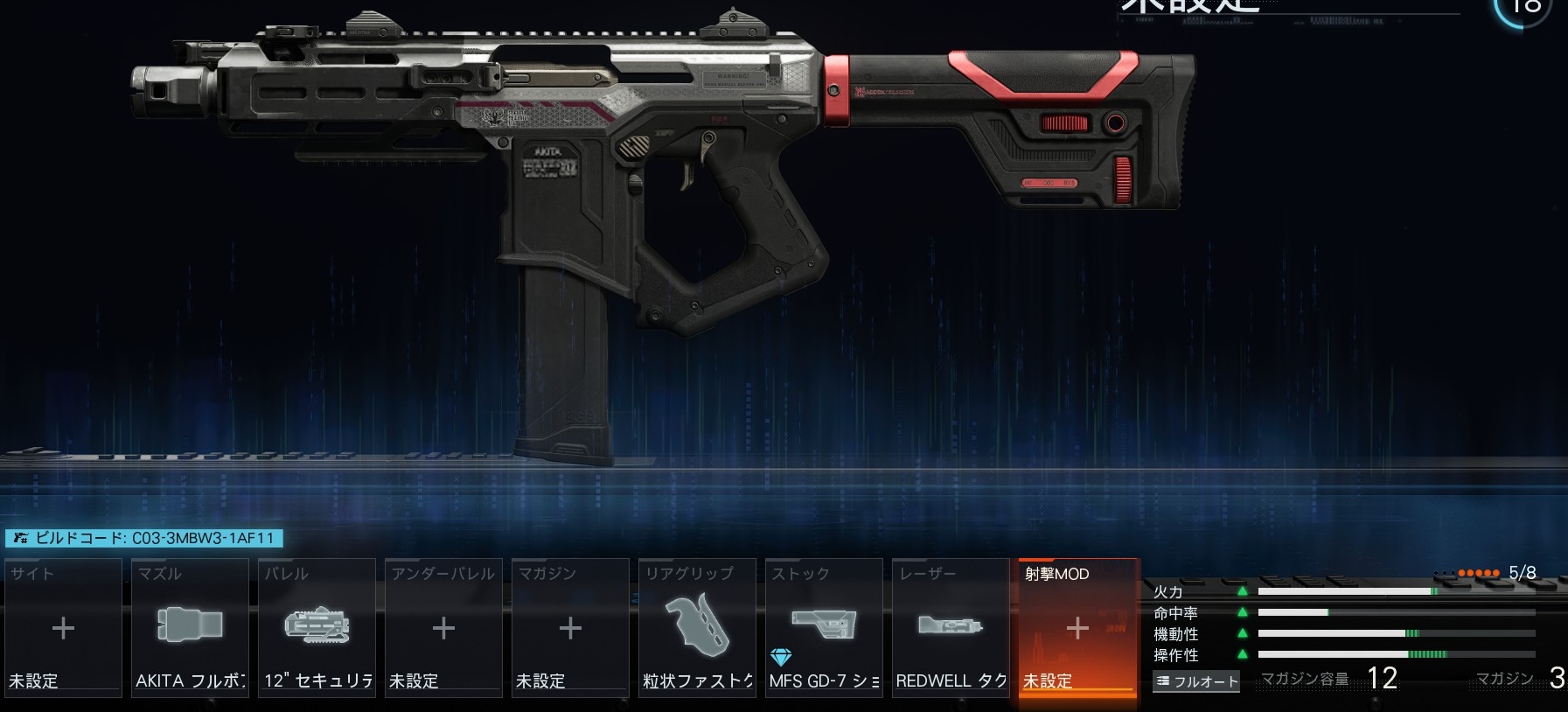This screenshot has height=712, width=1568.
Task: Open the ストック slot with MFS GD-7
Action: (824, 628)
